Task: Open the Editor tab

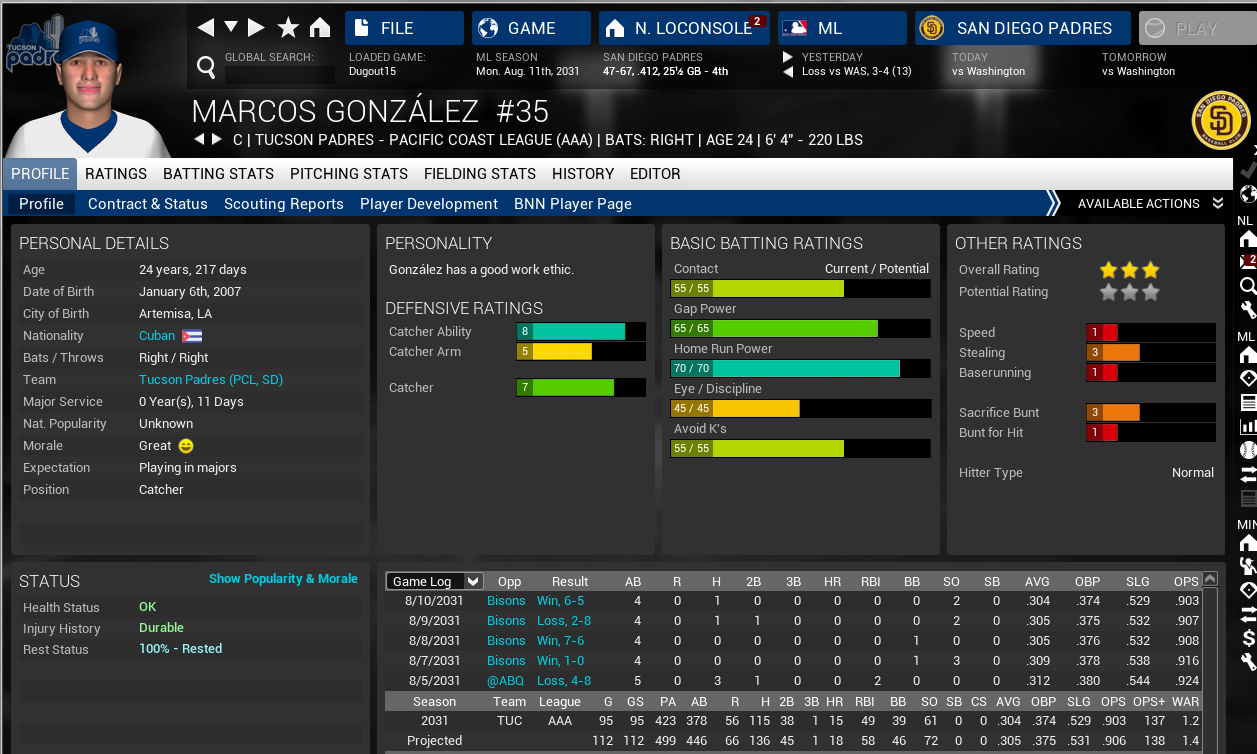Action: pos(655,174)
